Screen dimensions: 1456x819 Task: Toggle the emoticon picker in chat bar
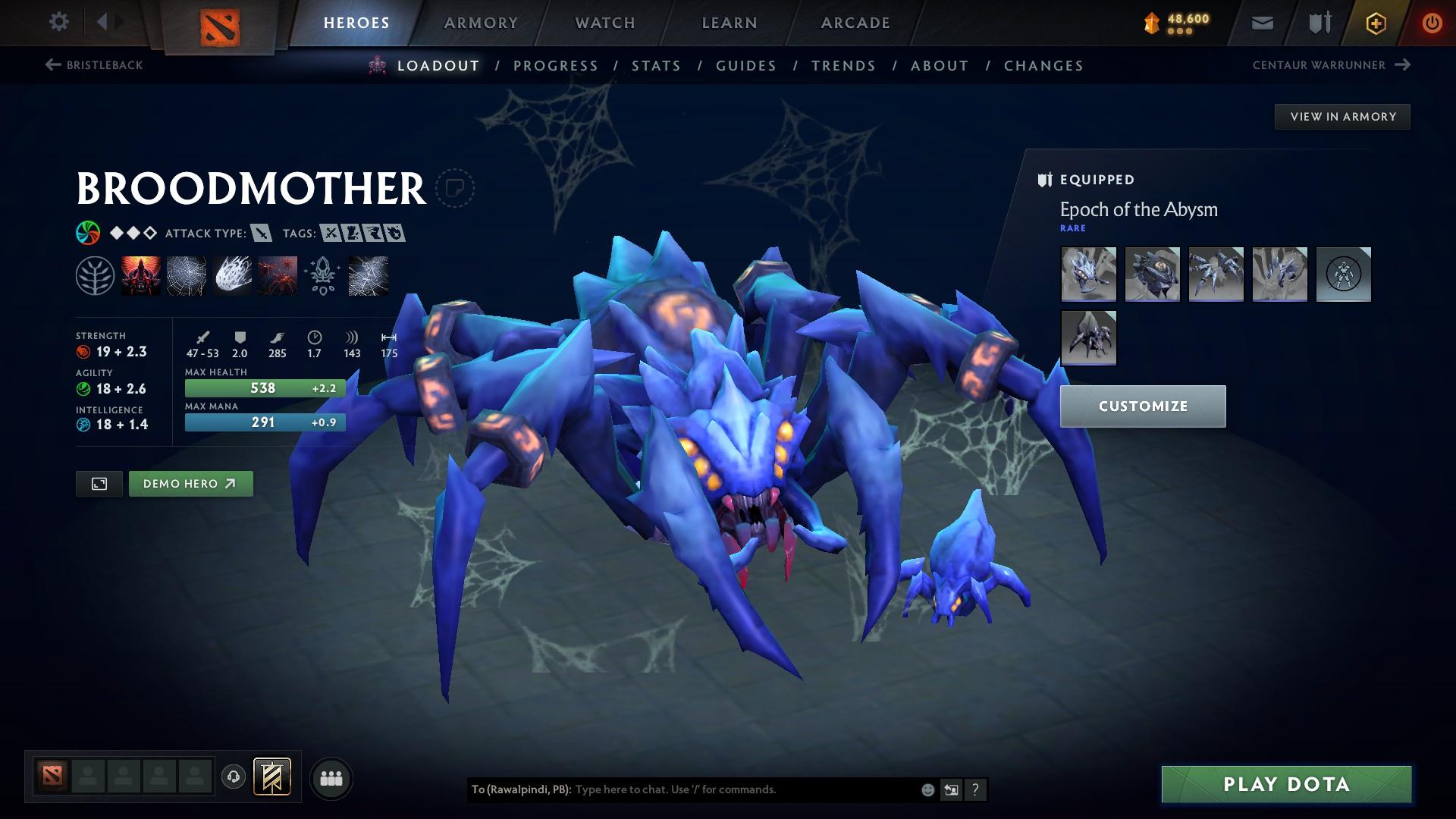click(927, 789)
